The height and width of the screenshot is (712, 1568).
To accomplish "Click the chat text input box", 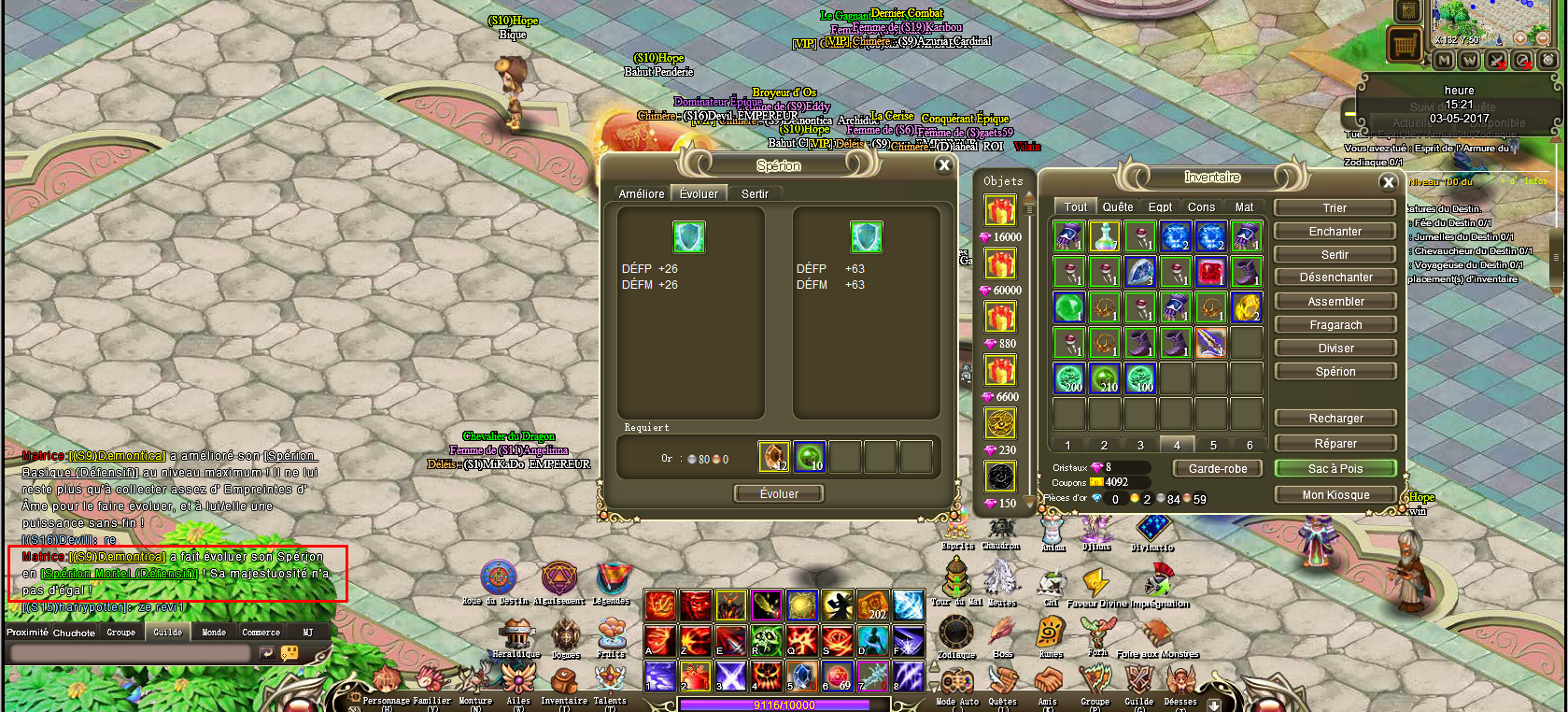I will 131,654.
